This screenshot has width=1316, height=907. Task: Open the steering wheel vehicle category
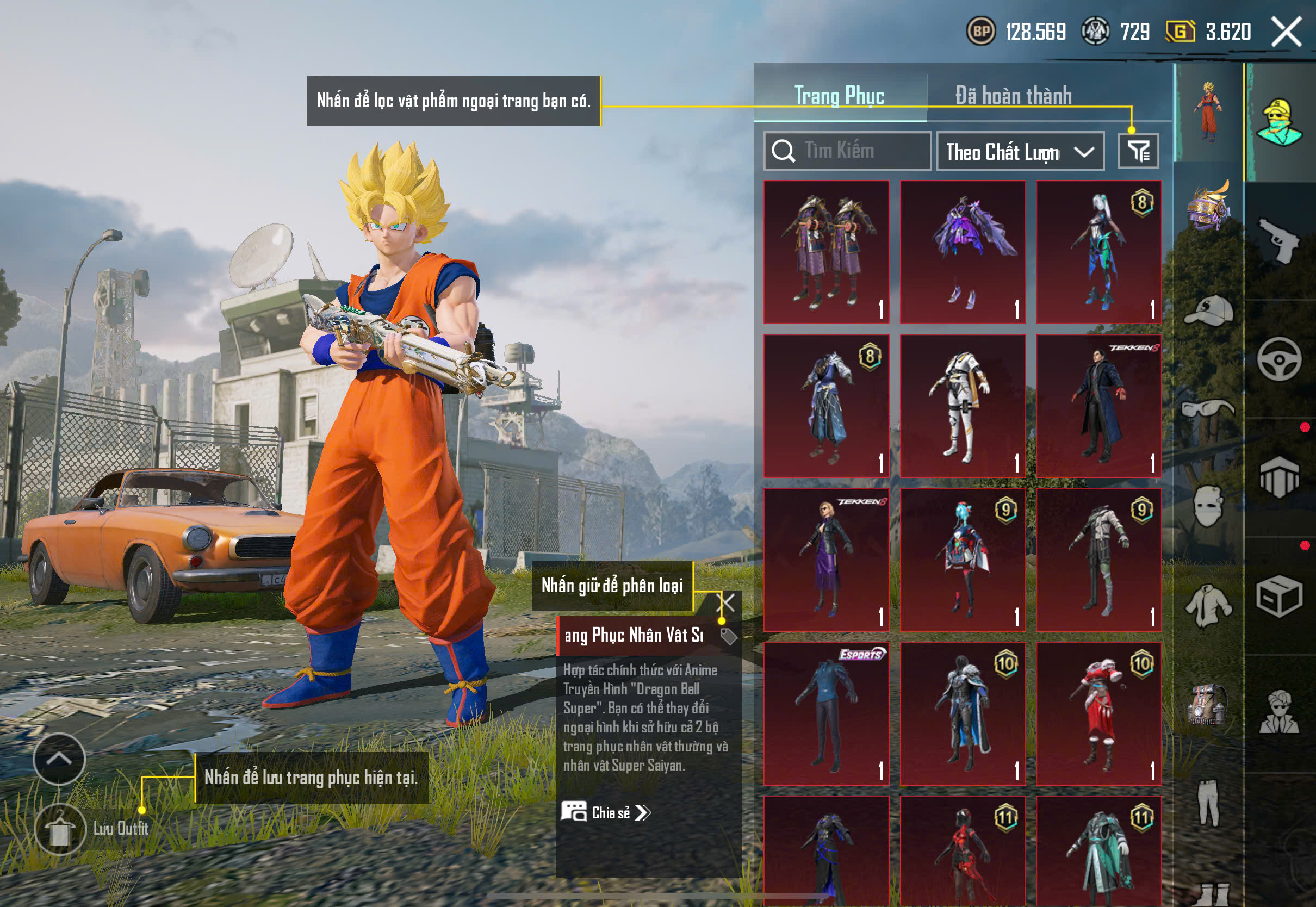tap(1279, 359)
